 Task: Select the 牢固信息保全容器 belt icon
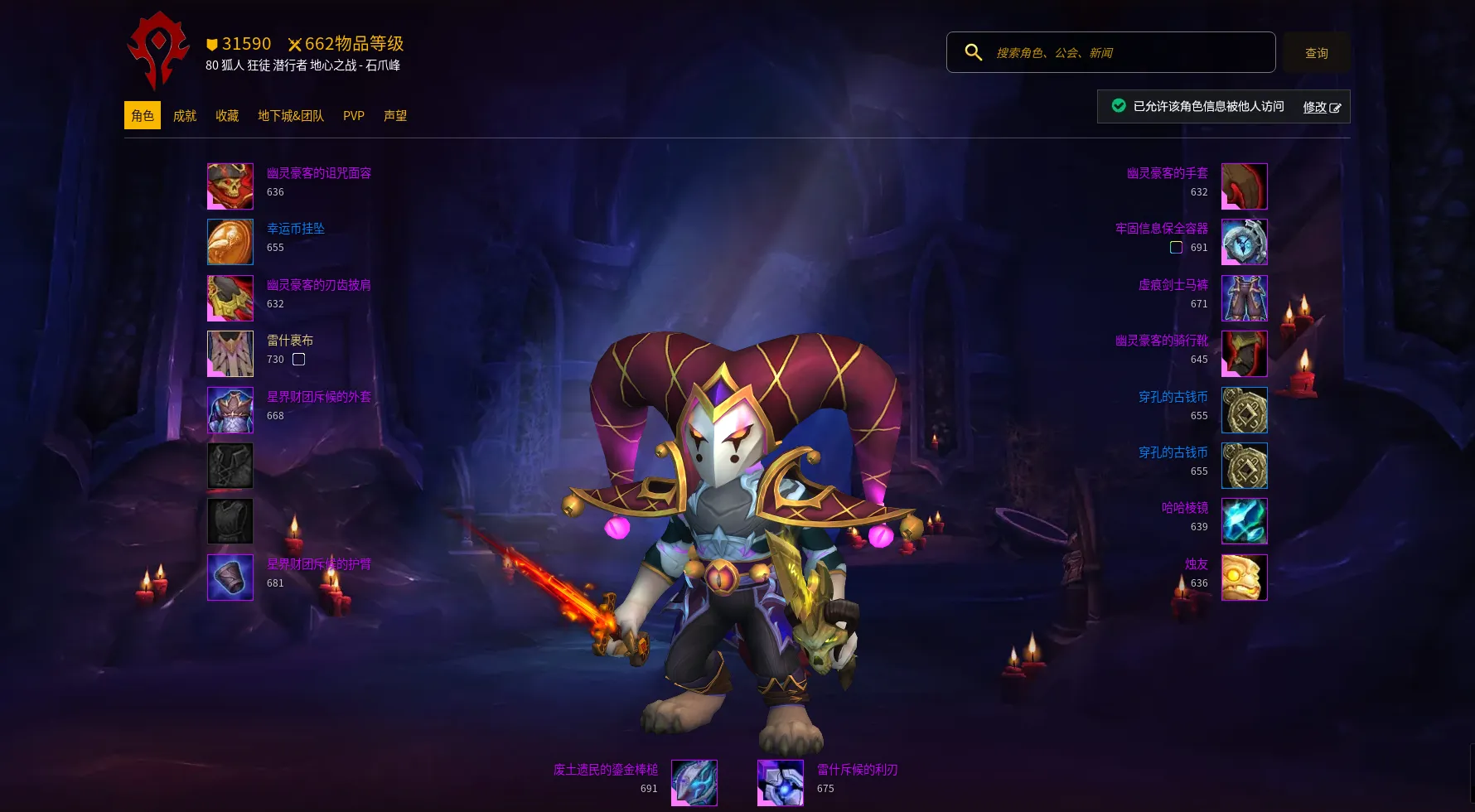(x=1244, y=242)
